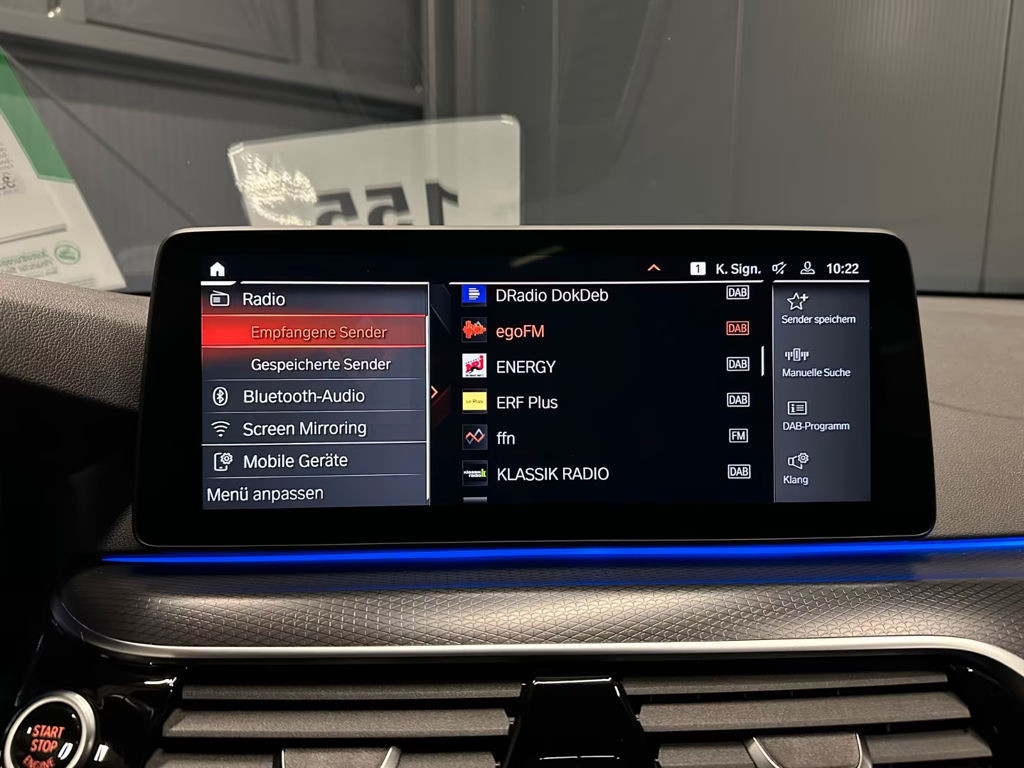Viewport: 1024px width, 768px height.
Task: Play the ENERGY station
Action: [525, 367]
